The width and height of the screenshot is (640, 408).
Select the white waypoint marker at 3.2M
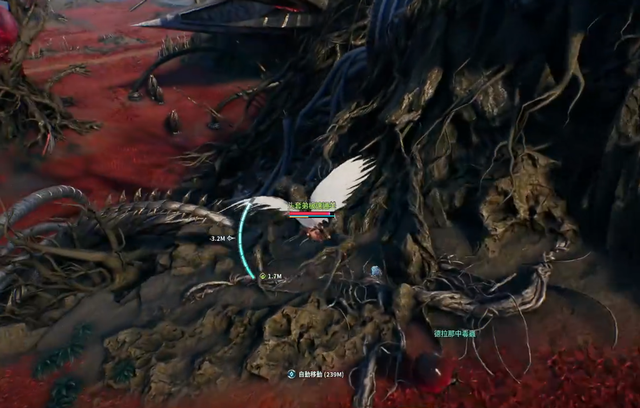[x=231, y=239]
